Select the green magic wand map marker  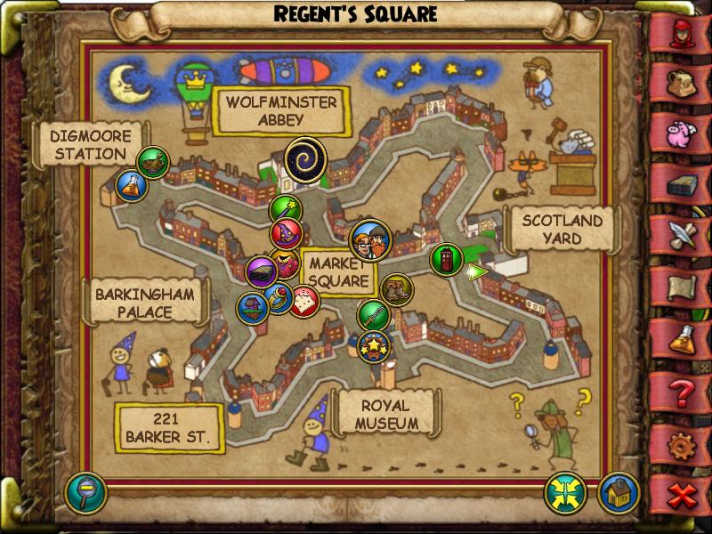286,210
